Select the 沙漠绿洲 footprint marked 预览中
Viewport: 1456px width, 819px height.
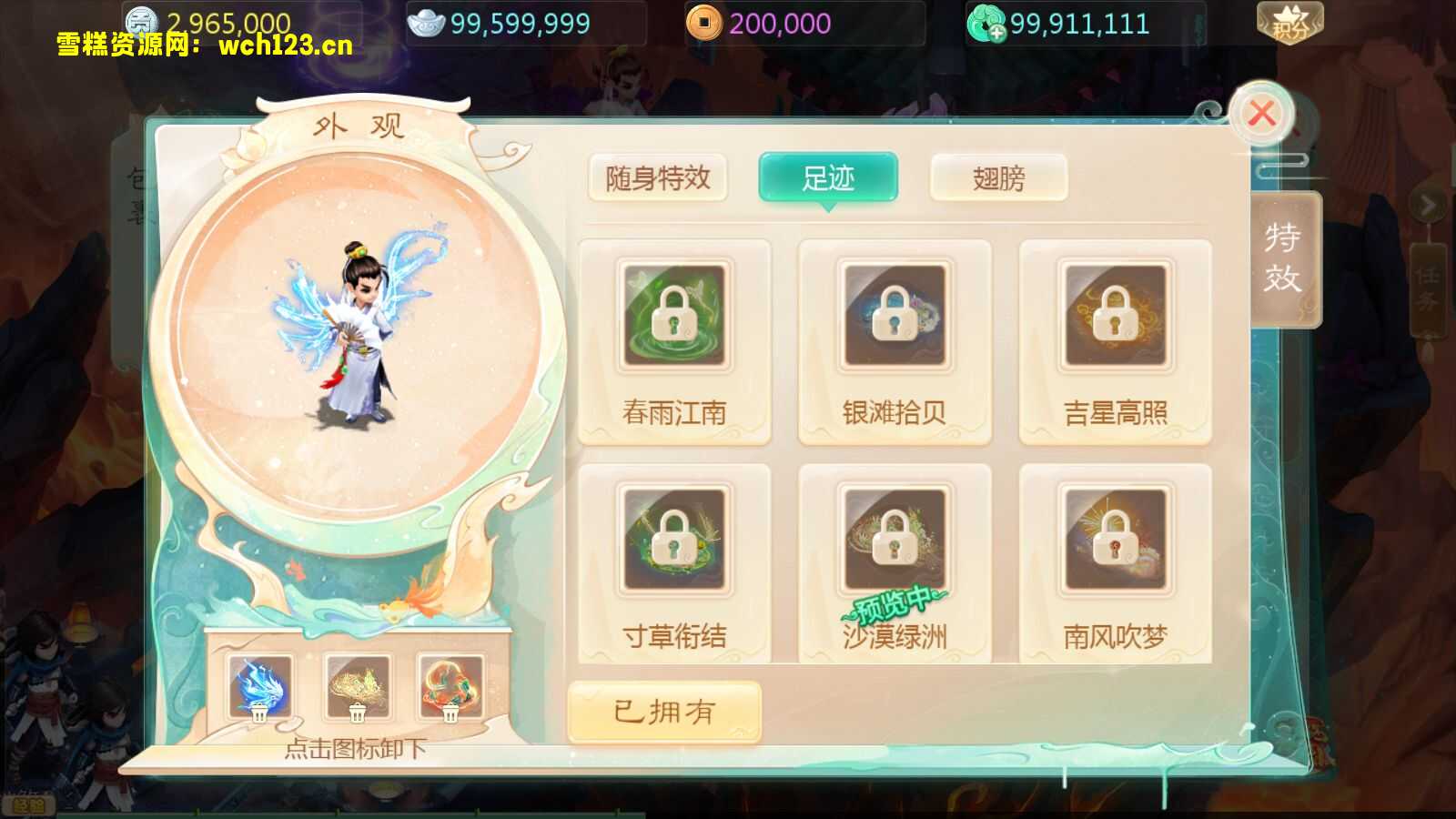[x=895, y=538]
